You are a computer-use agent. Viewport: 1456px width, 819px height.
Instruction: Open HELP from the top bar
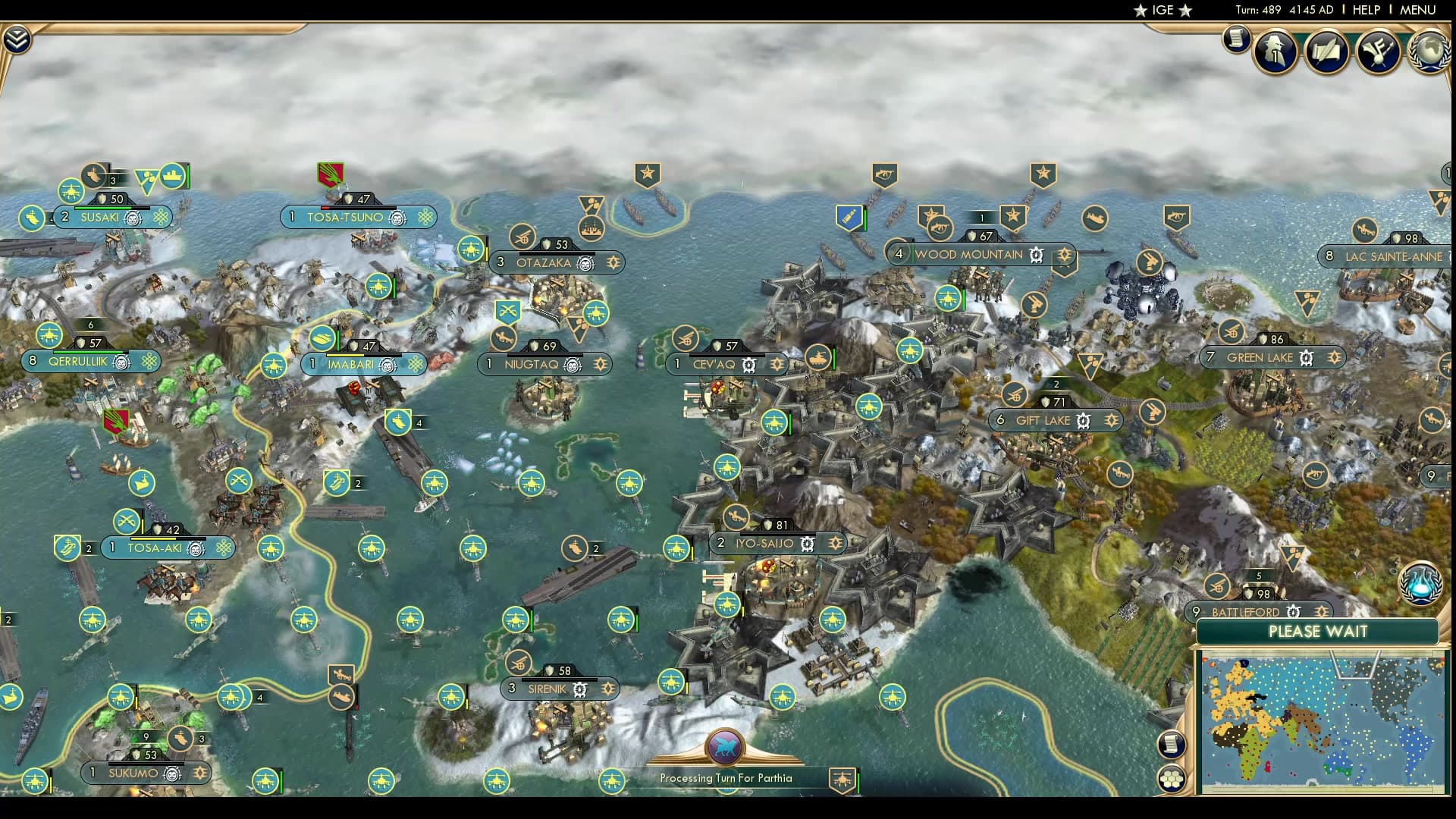point(1365,10)
